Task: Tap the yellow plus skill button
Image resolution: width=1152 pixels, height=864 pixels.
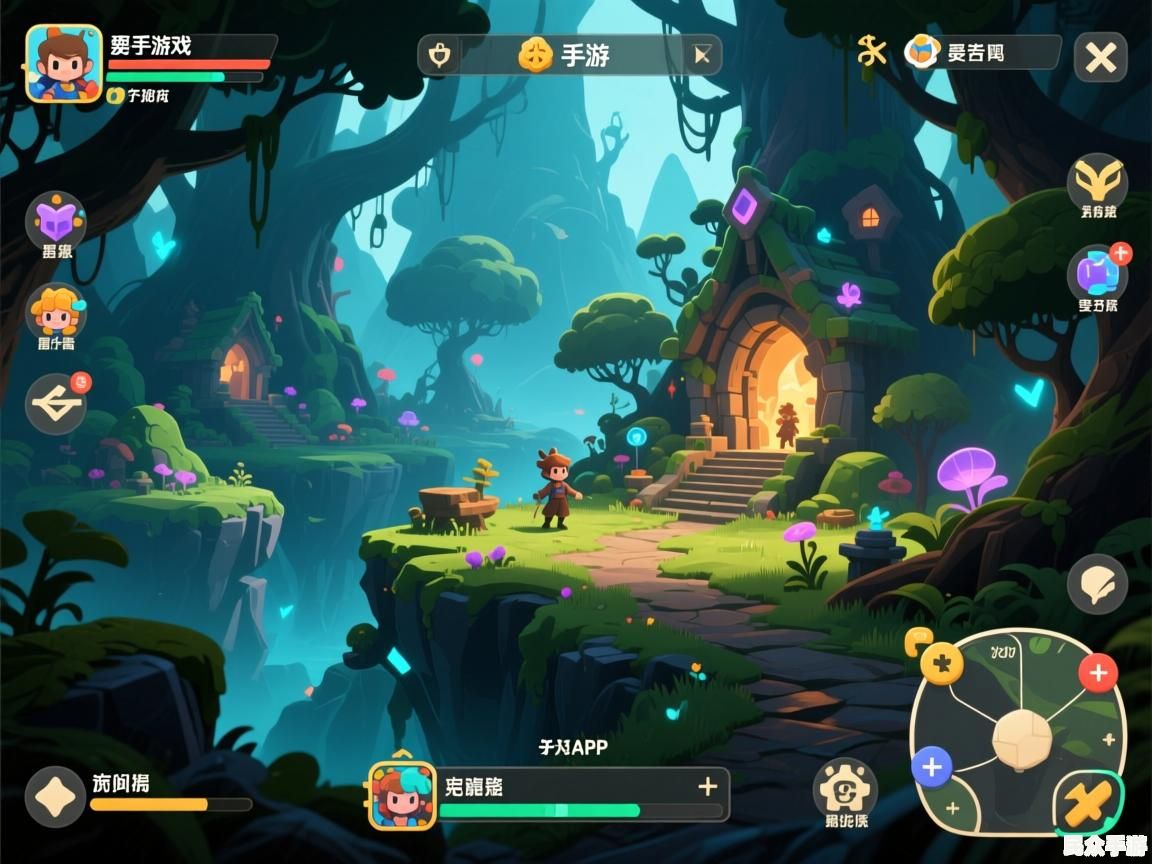Action: pos(941,662)
